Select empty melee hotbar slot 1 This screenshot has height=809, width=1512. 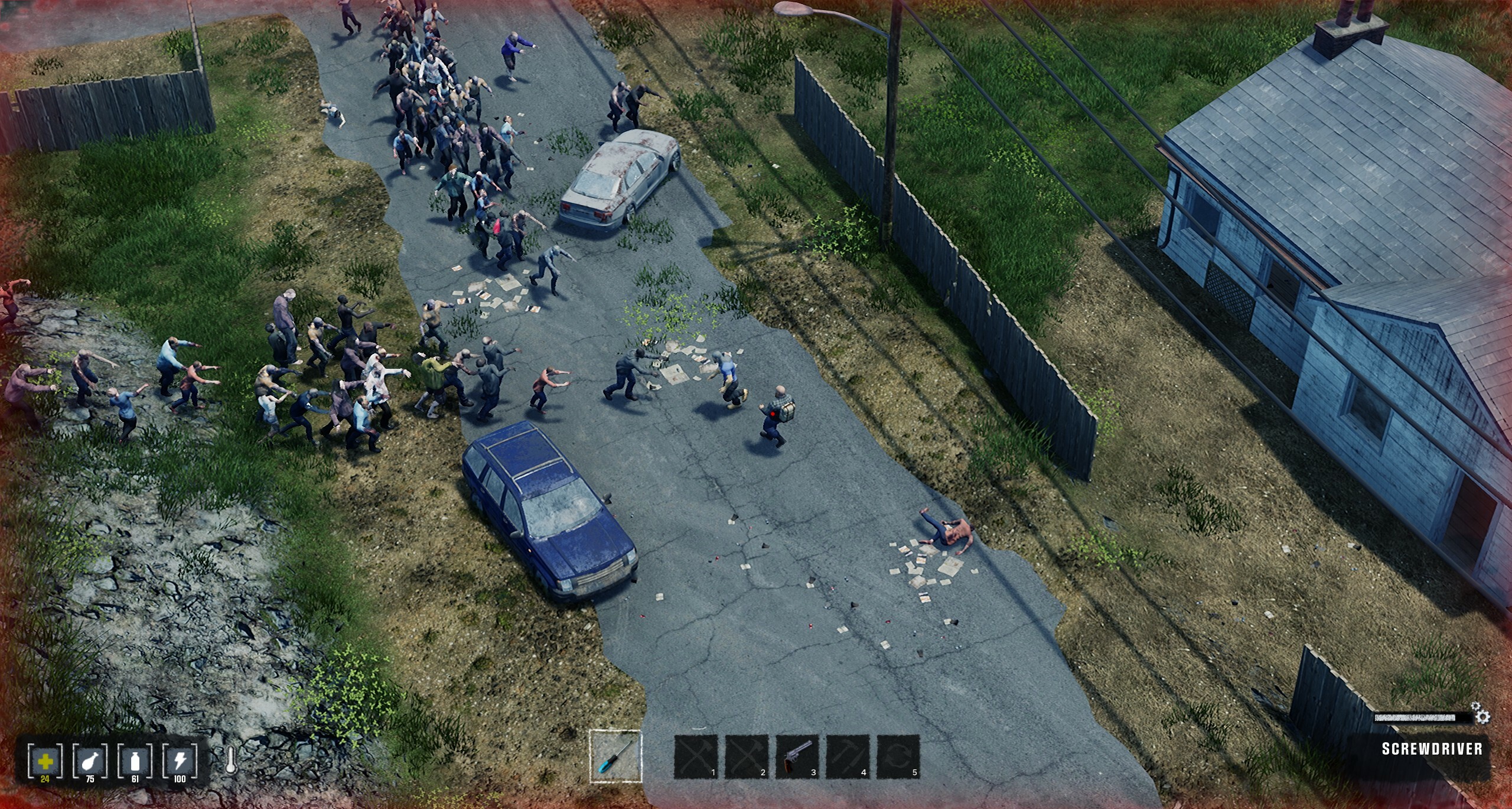(696, 757)
